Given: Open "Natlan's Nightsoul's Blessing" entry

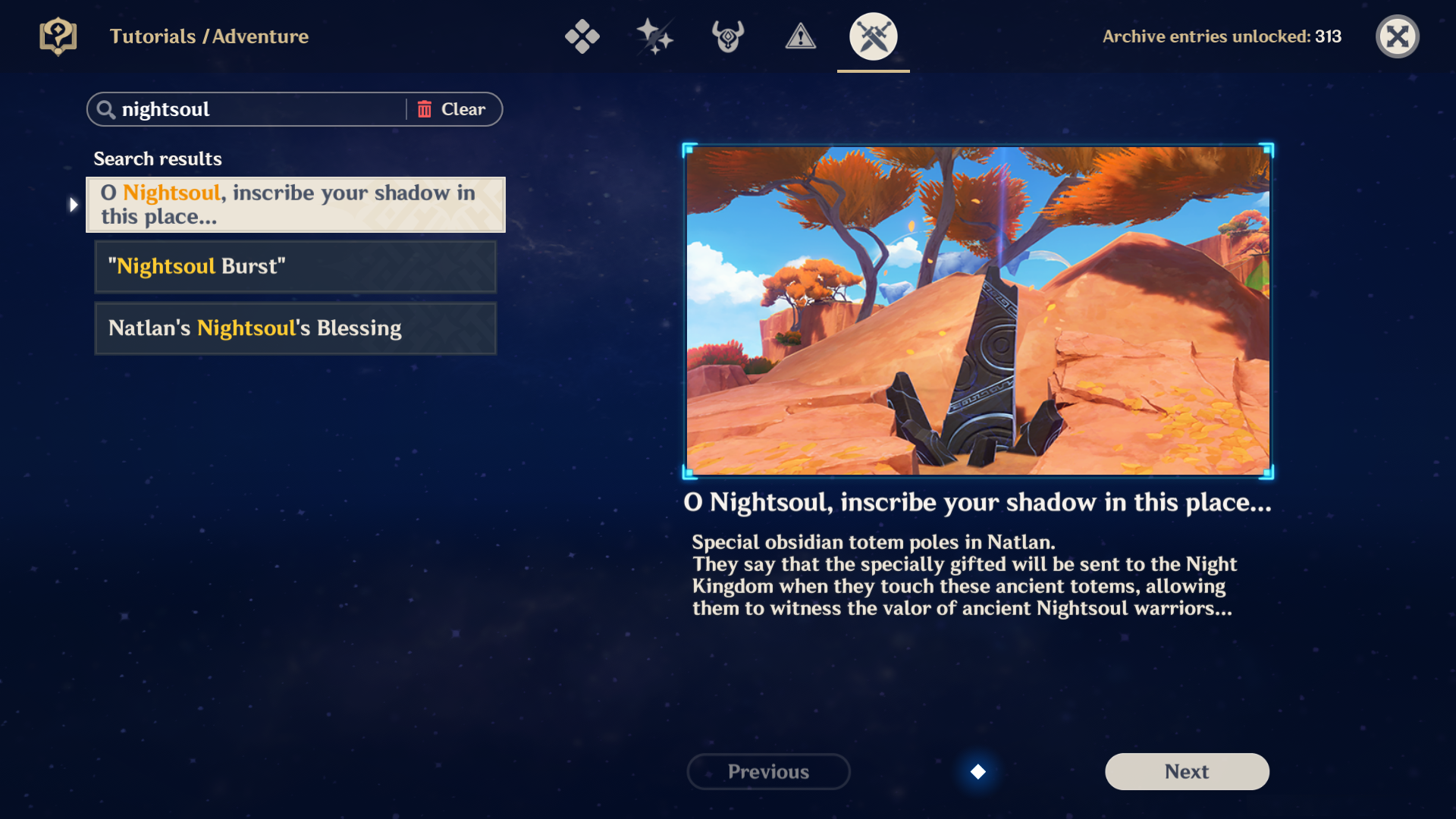Looking at the screenshot, I should (x=295, y=328).
